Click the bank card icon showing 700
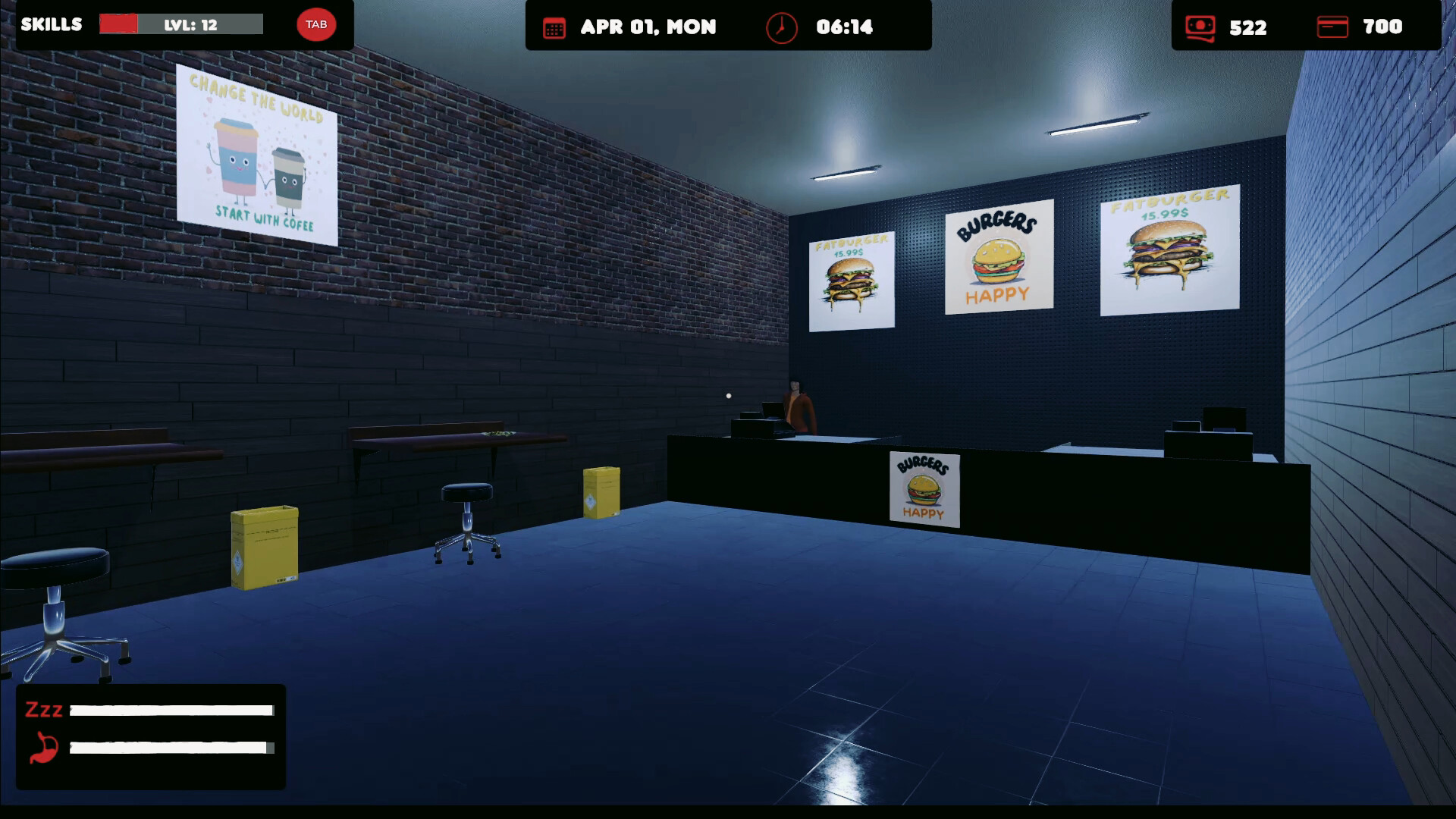 (1333, 27)
